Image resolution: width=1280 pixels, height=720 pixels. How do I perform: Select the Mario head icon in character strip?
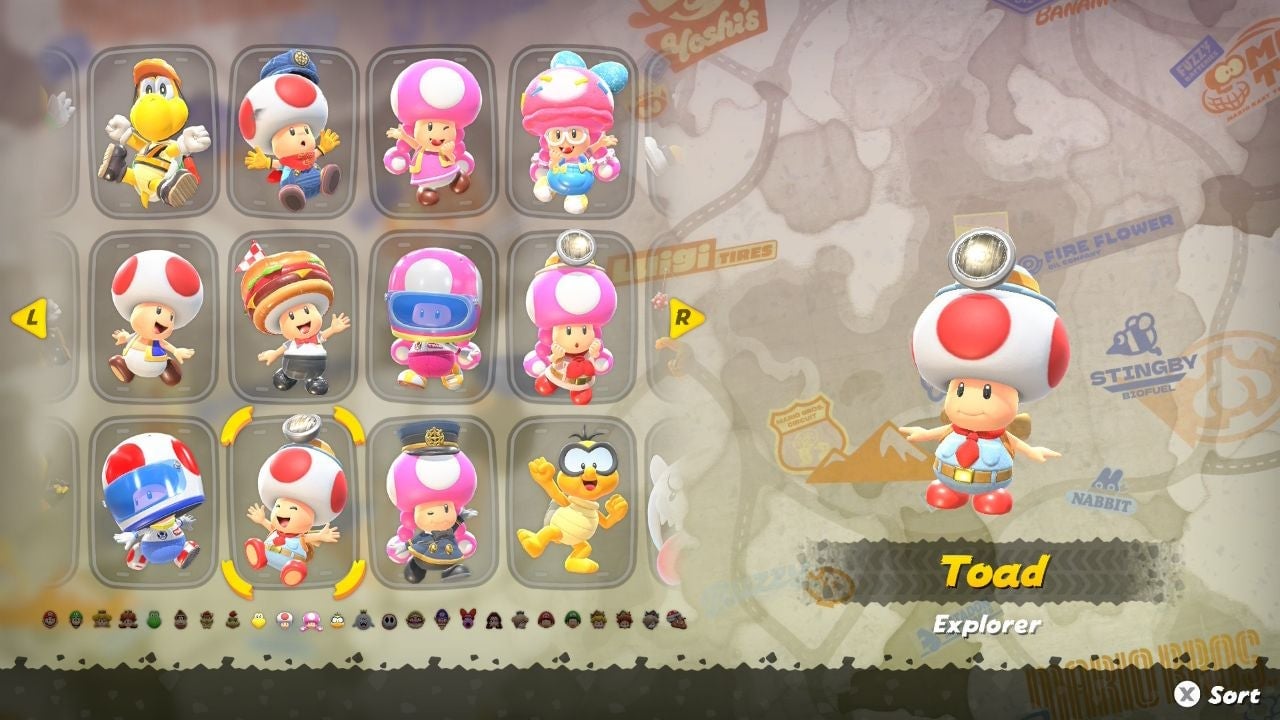pyautogui.click(x=49, y=620)
